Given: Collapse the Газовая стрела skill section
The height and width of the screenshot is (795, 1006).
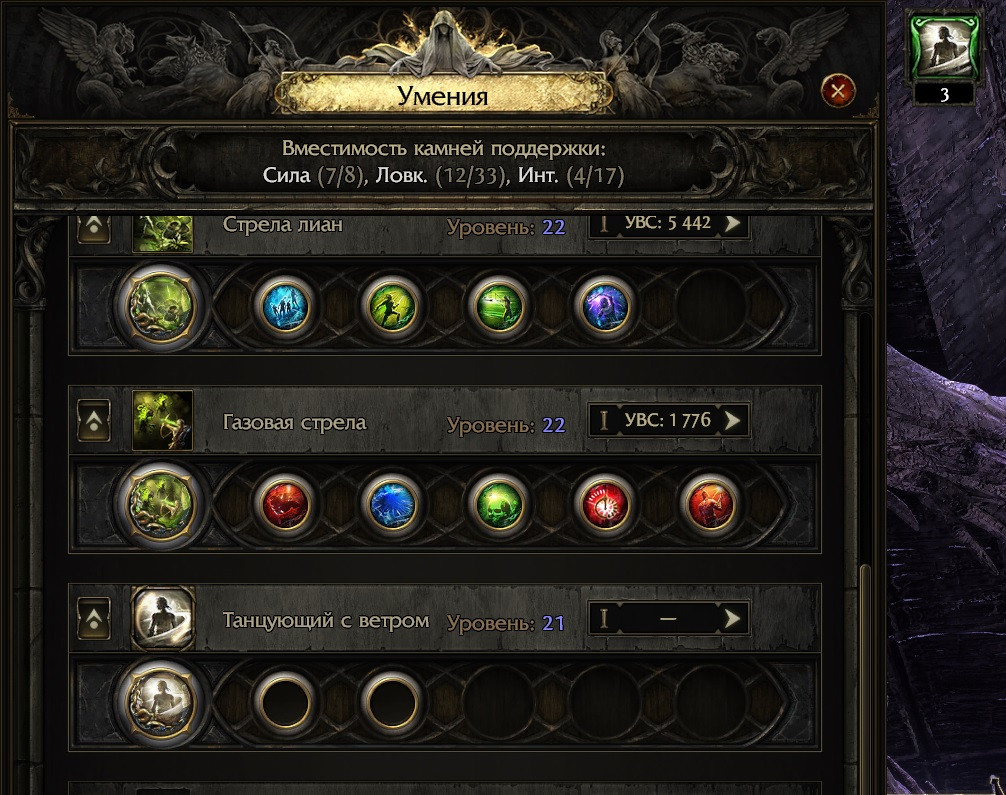Looking at the screenshot, I should click(94, 422).
